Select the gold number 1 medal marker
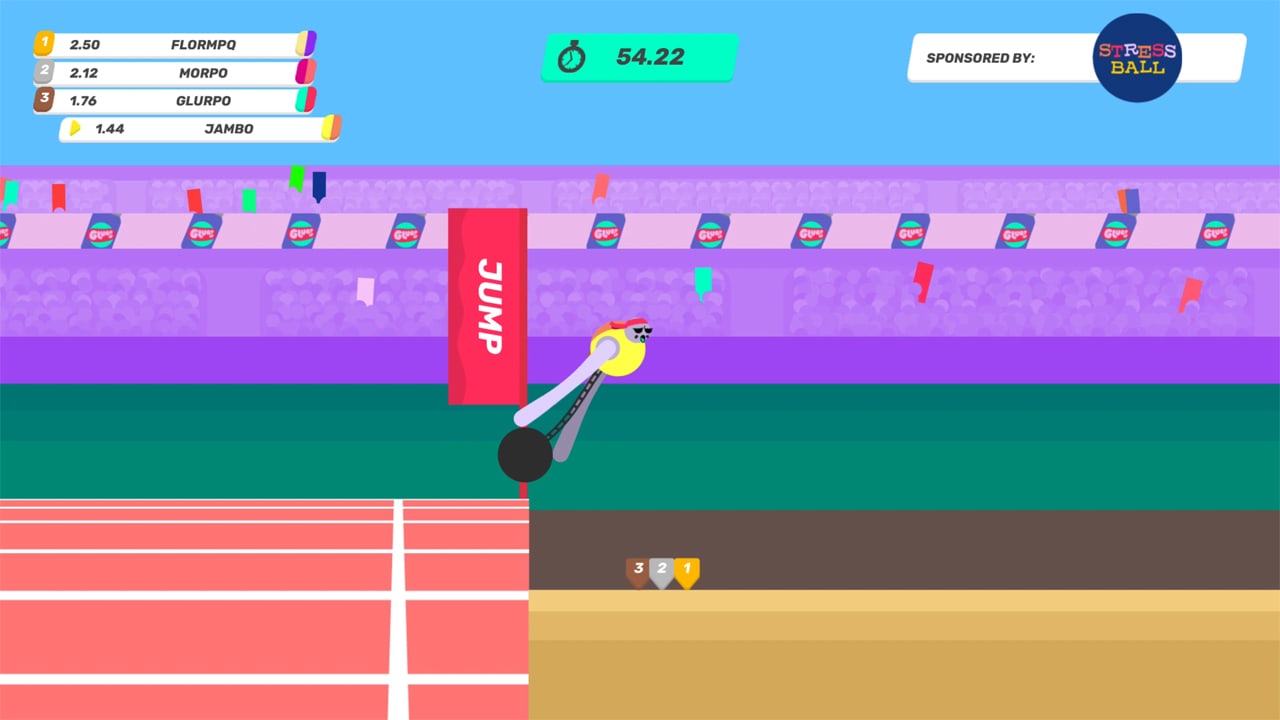1280x720 pixels. click(686, 569)
